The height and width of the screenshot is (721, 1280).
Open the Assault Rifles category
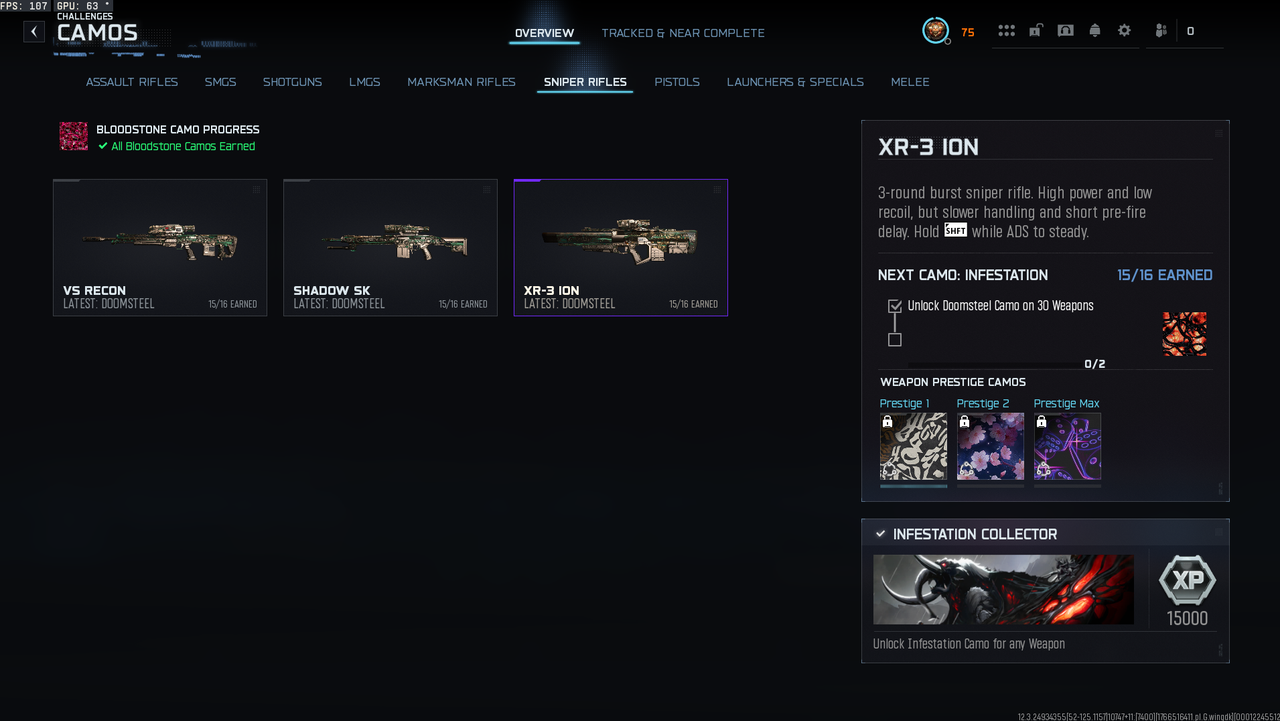click(x=132, y=82)
